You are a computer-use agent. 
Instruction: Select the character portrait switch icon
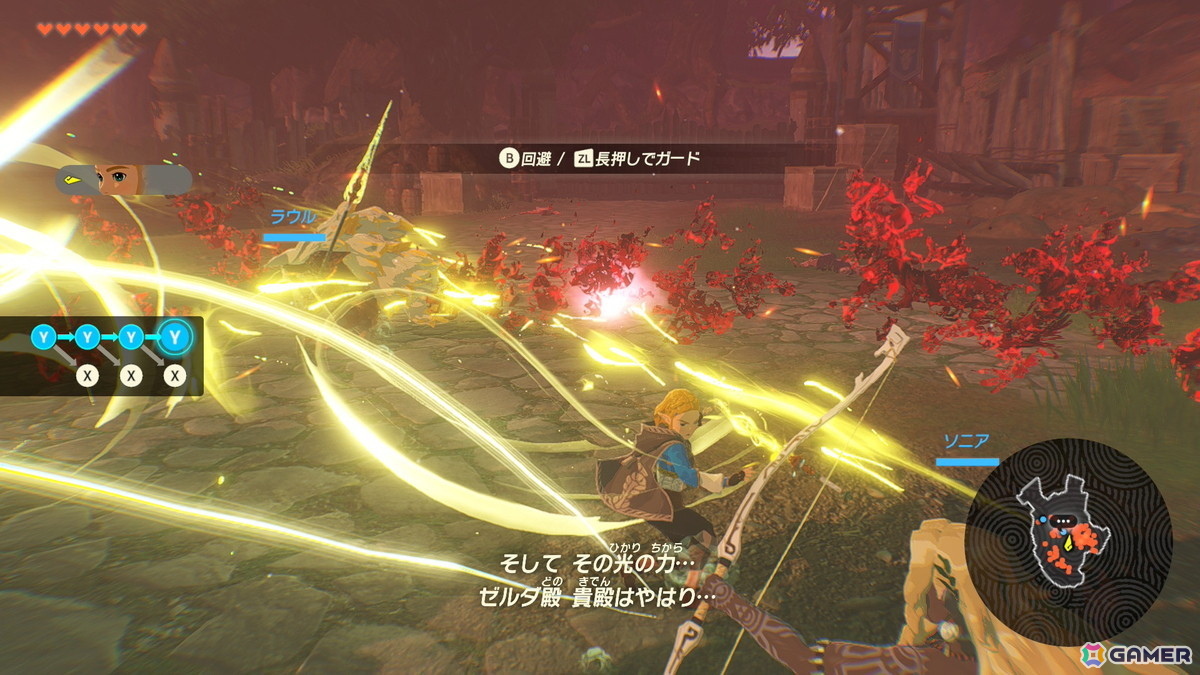coord(124,180)
